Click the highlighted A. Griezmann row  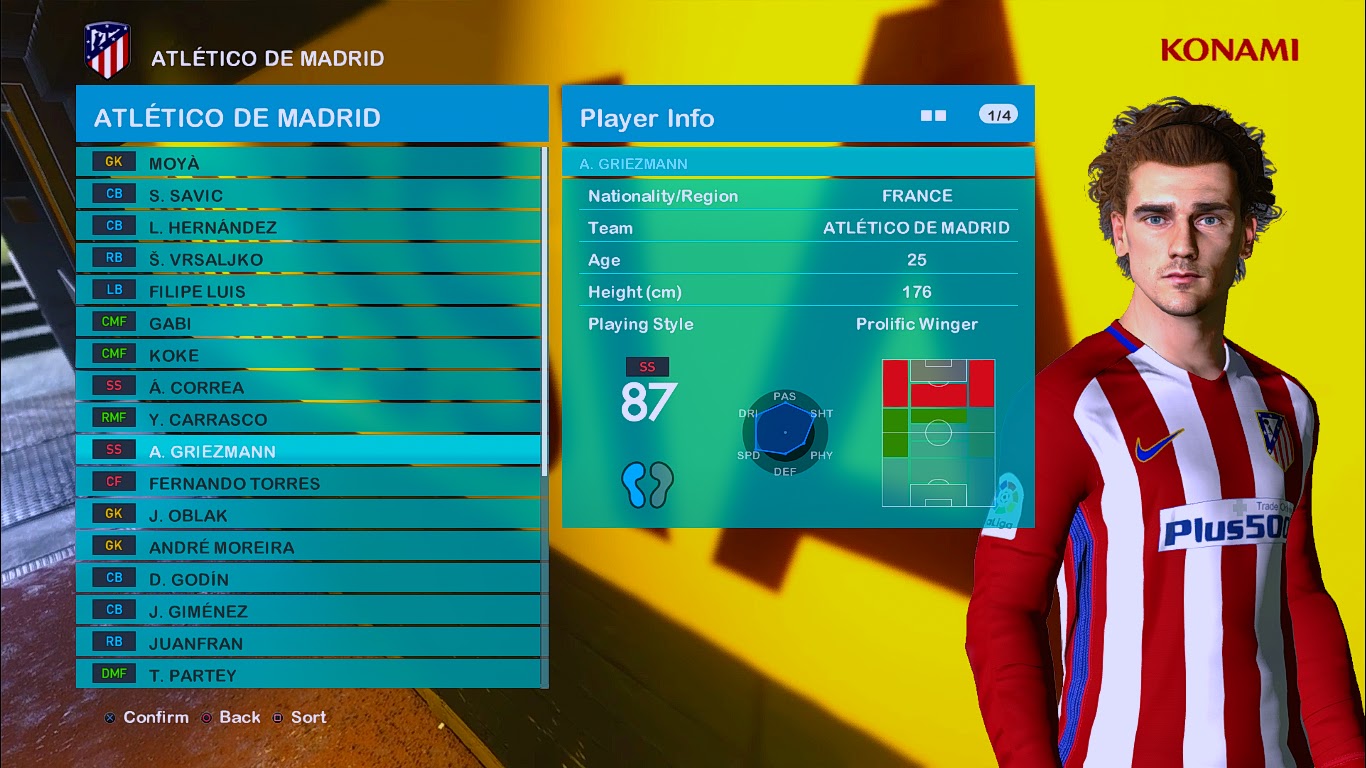click(x=308, y=451)
